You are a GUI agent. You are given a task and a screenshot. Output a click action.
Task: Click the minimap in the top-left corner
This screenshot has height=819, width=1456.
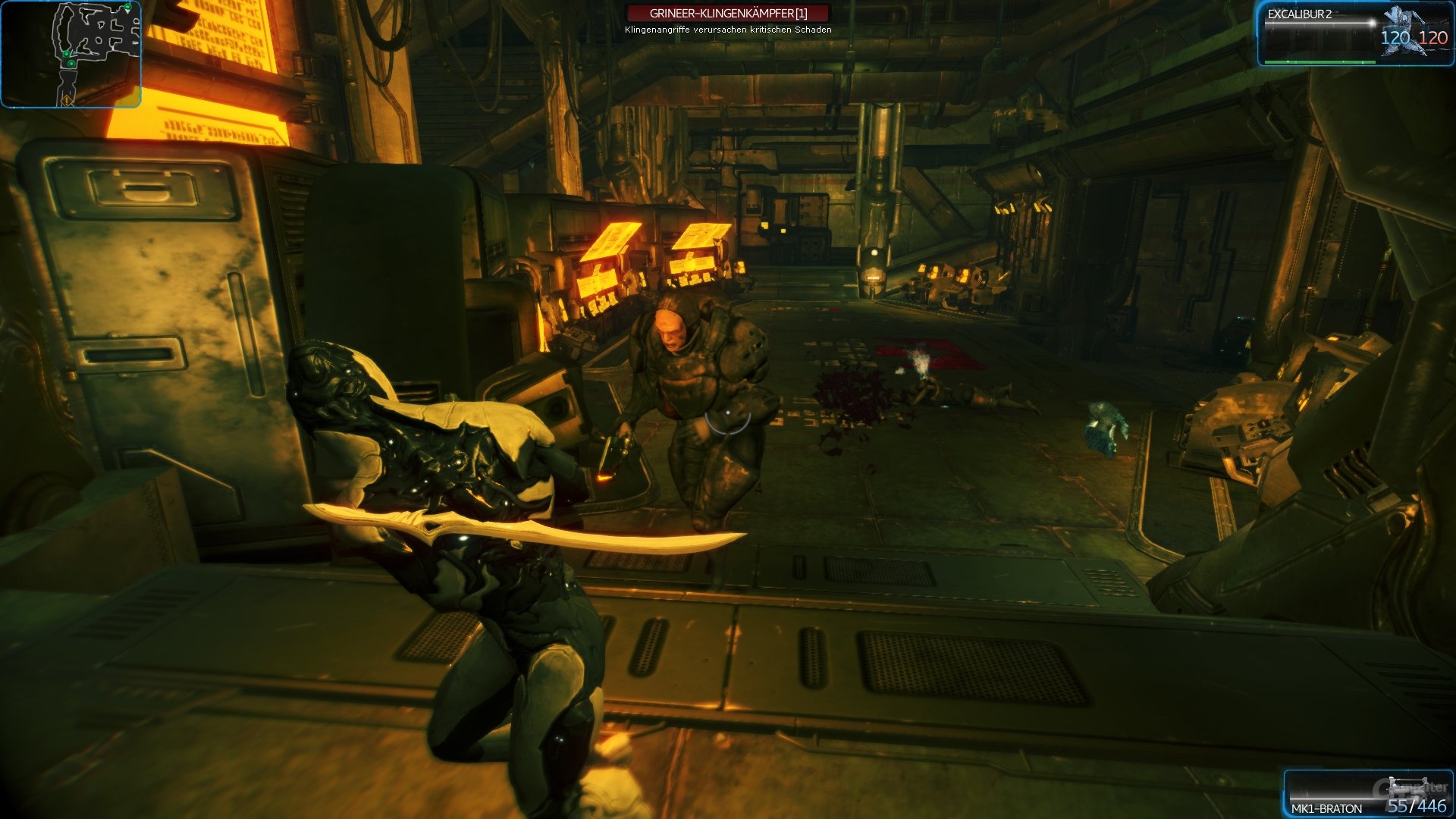coord(72,53)
